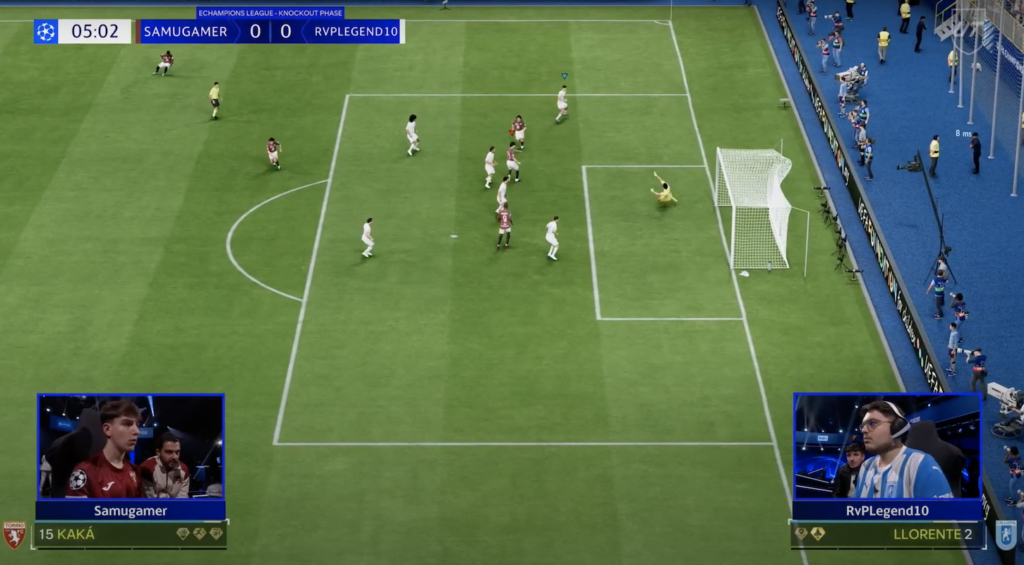
Task: Click the blue club crest beside Llorente
Action: (x=1005, y=534)
